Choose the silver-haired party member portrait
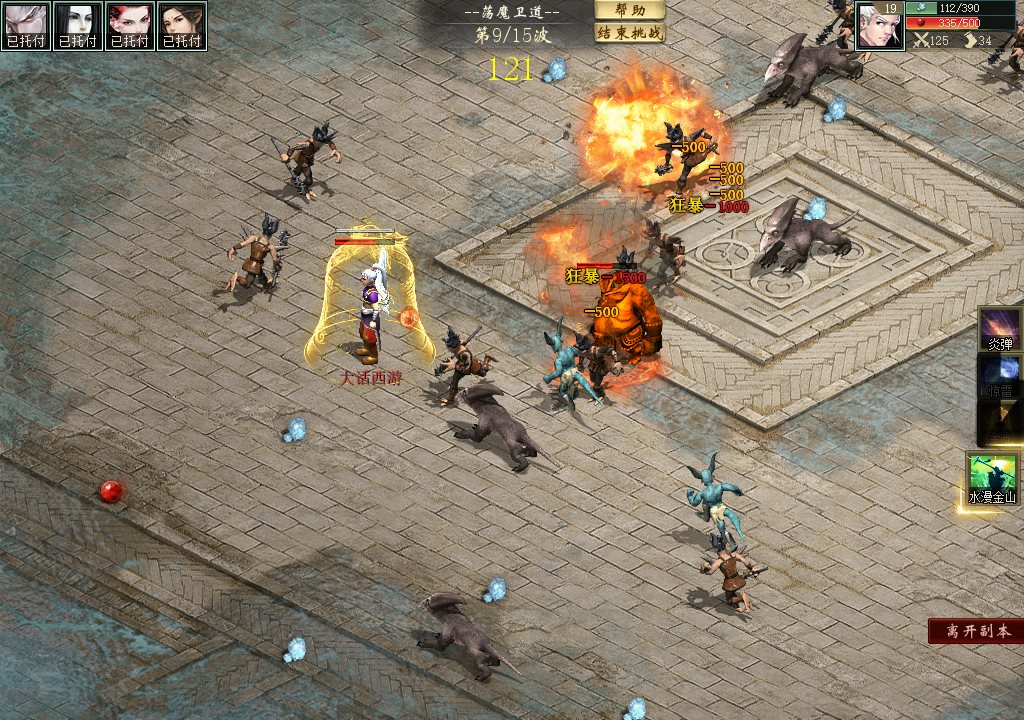1024x720 pixels. click(x=26, y=25)
